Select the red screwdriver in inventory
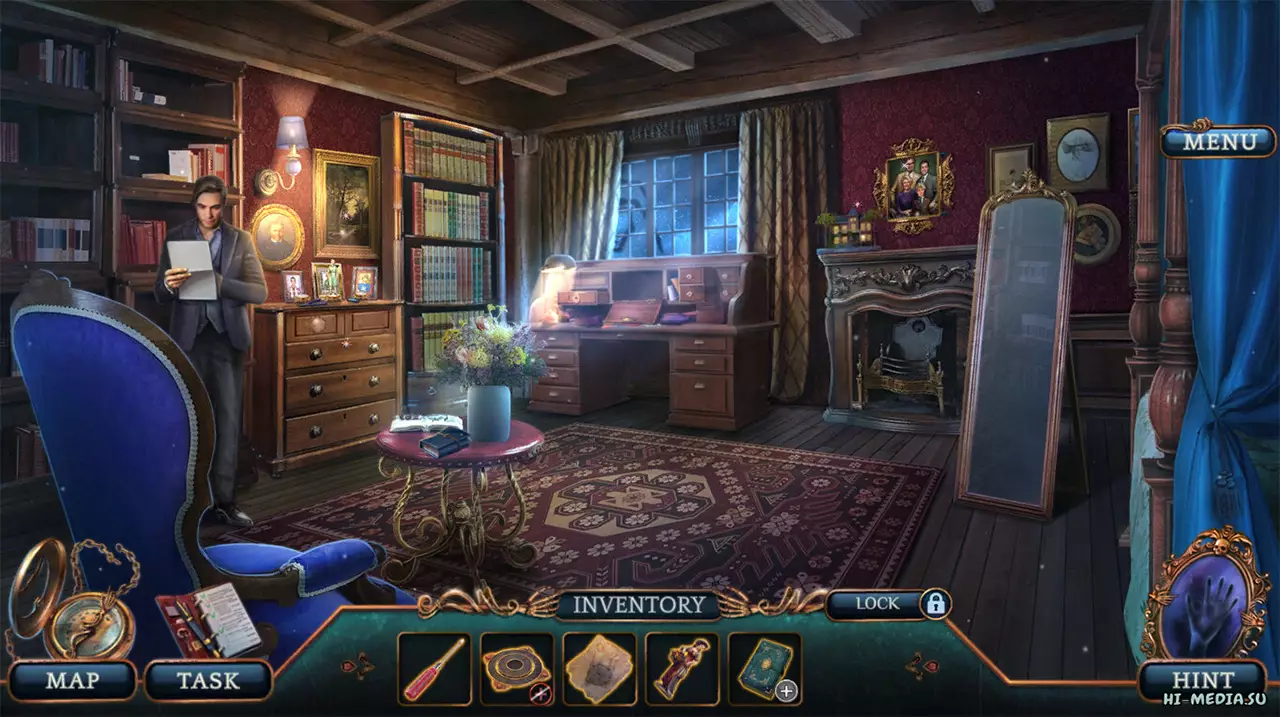The image size is (1280, 717). tap(434, 669)
